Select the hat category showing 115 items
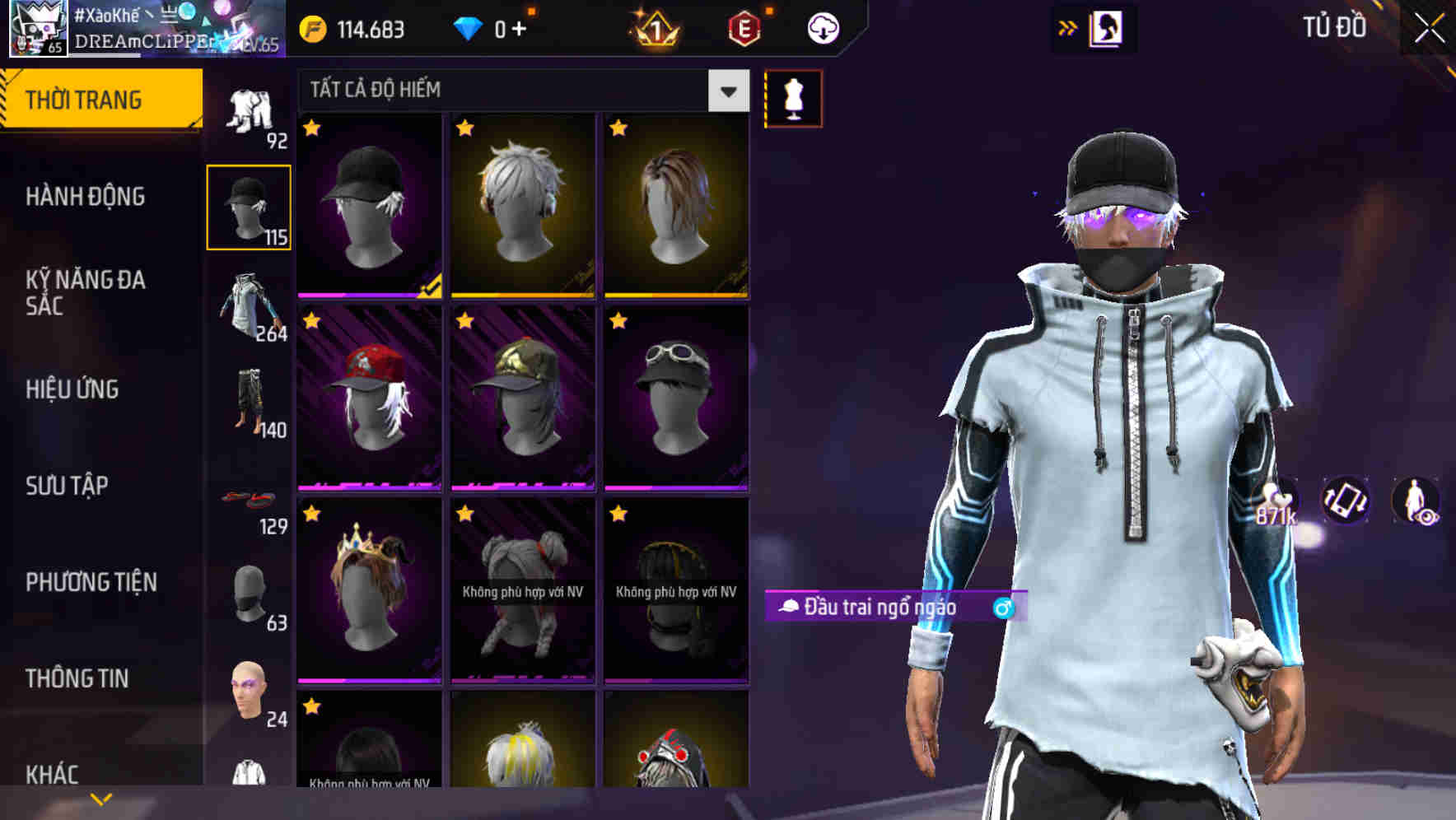Image resolution: width=1456 pixels, height=820 pixels. [250, 206]
